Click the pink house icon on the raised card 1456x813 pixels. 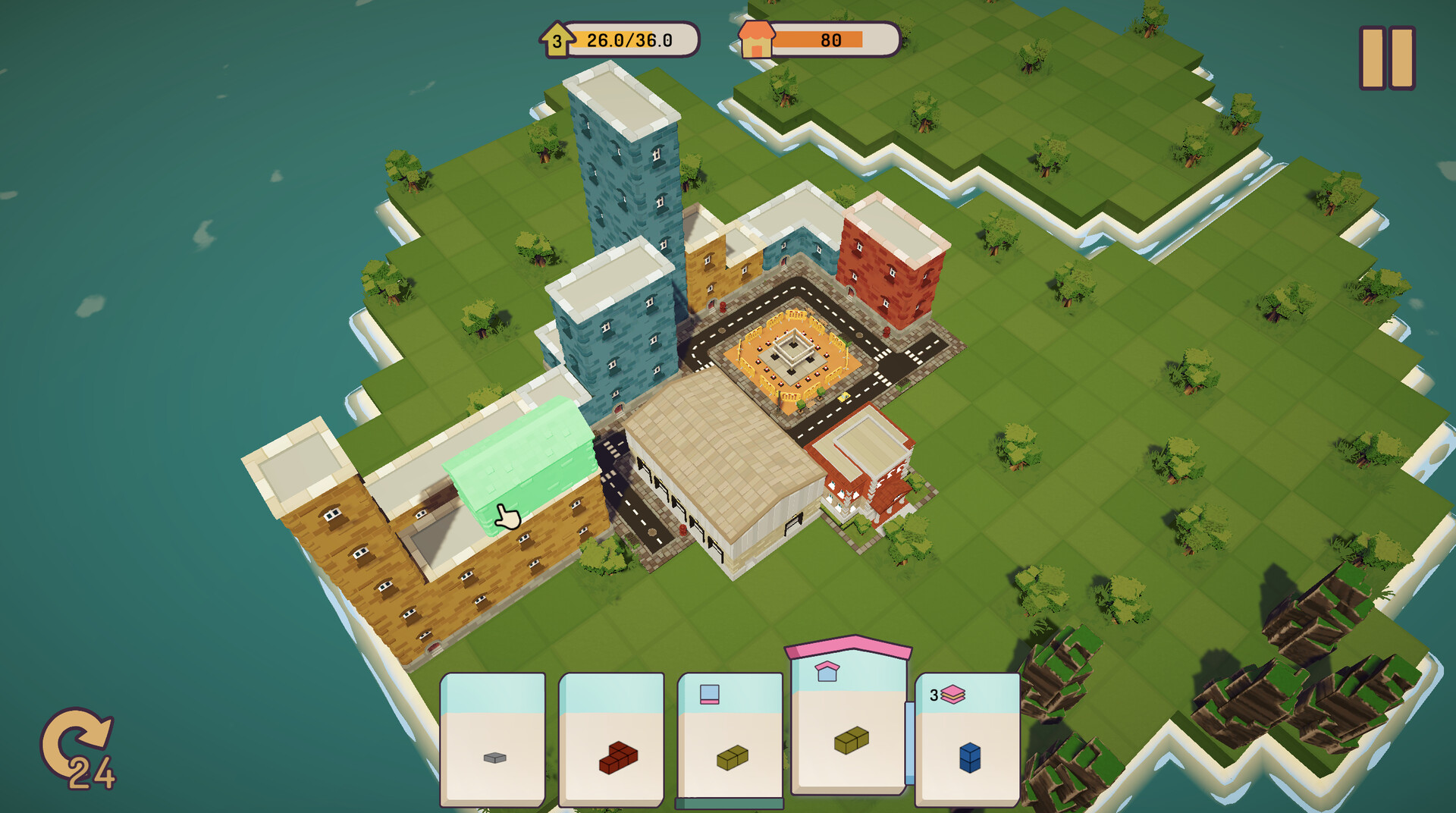(x=828, y=670)
